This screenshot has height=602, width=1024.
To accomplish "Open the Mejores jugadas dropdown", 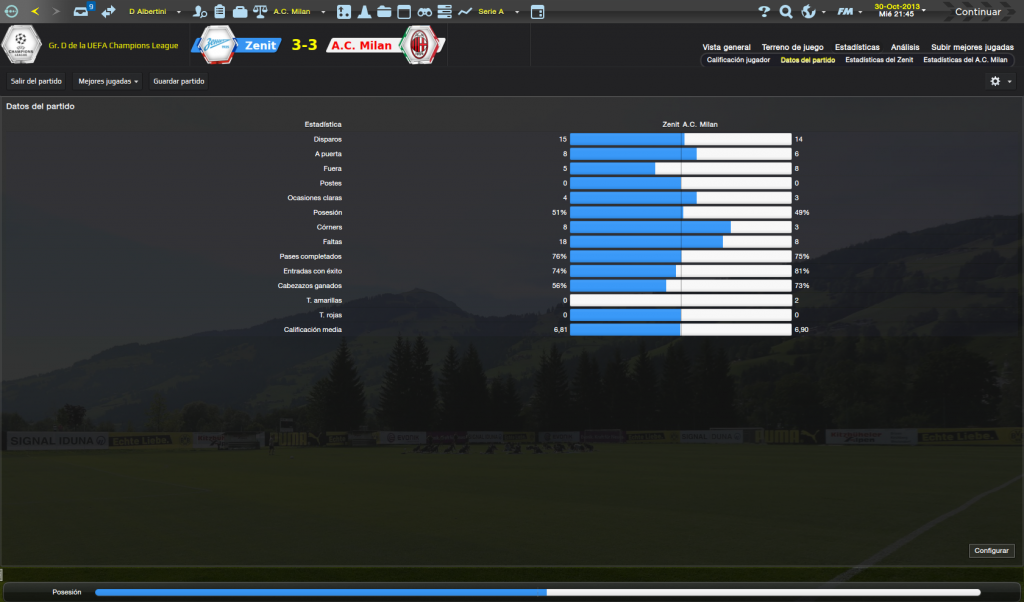I will tap(108, 81).
